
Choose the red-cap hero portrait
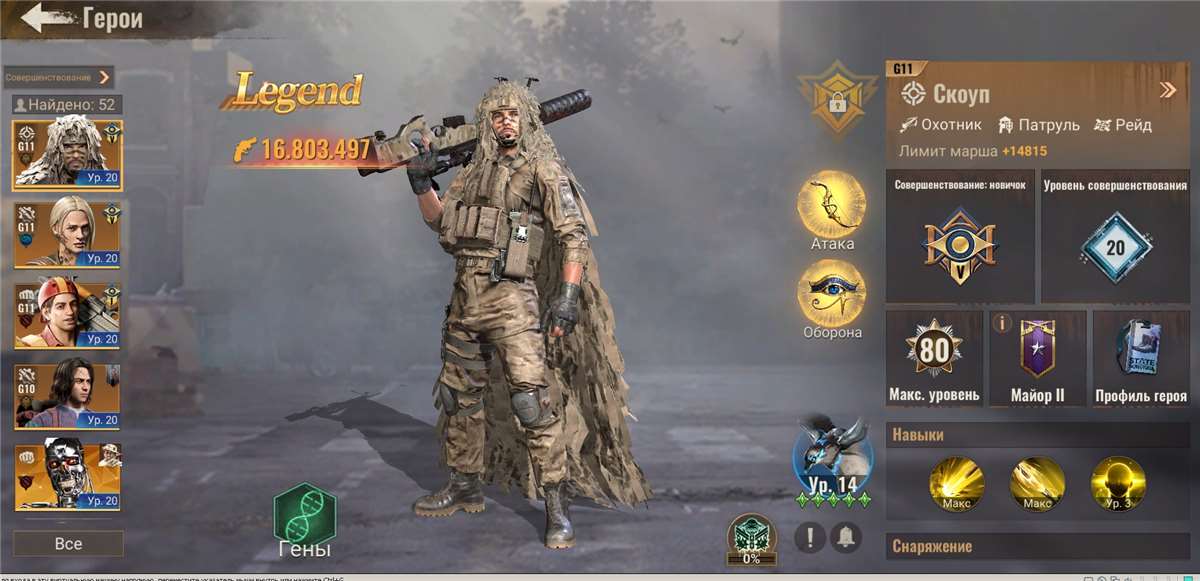[67, 315]
